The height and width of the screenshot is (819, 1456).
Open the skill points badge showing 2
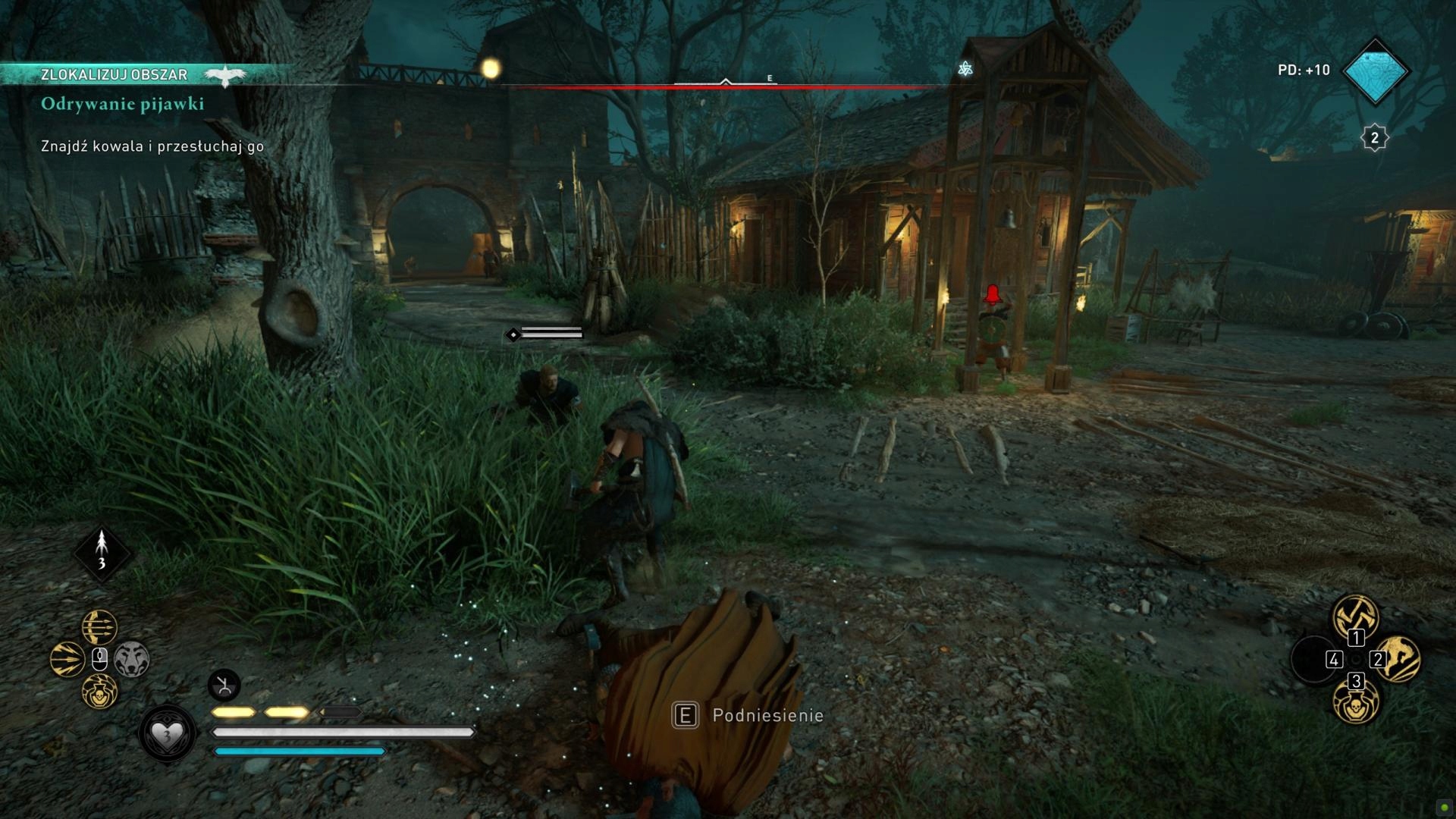[1374, 138]
